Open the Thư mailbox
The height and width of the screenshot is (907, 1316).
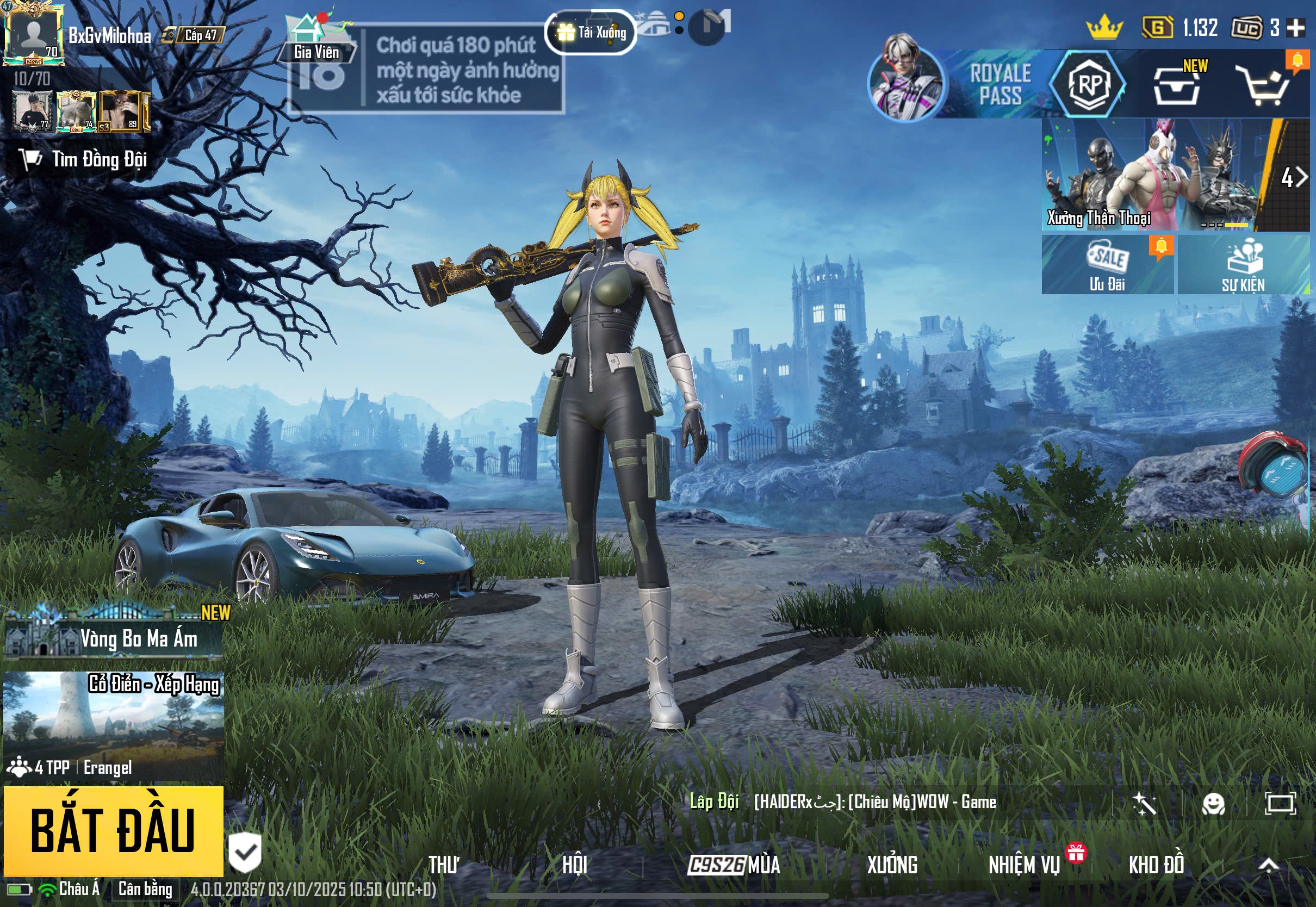pyautogui.click(x=444, y=865)
